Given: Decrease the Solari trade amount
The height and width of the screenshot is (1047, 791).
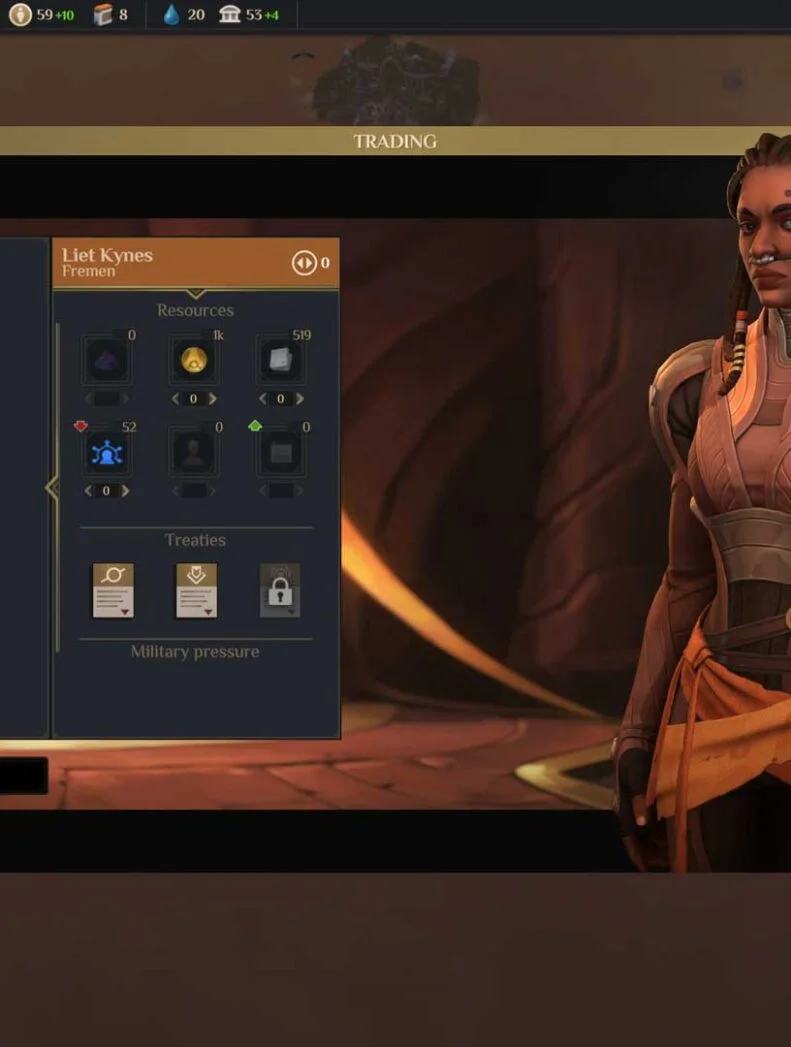Looking at the screenshot, I should (176, 399).
